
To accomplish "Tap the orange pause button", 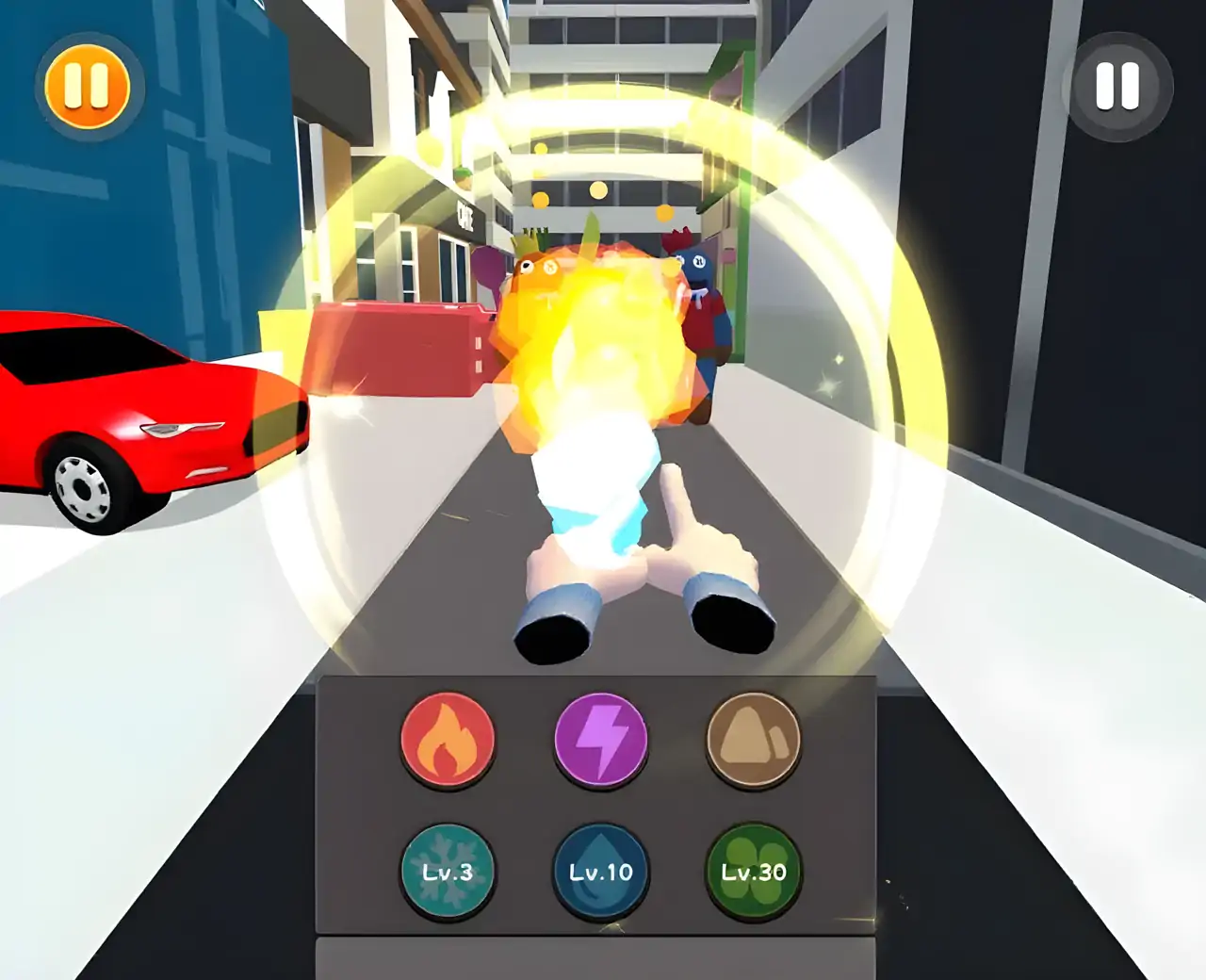I will (x=88, y=87).
